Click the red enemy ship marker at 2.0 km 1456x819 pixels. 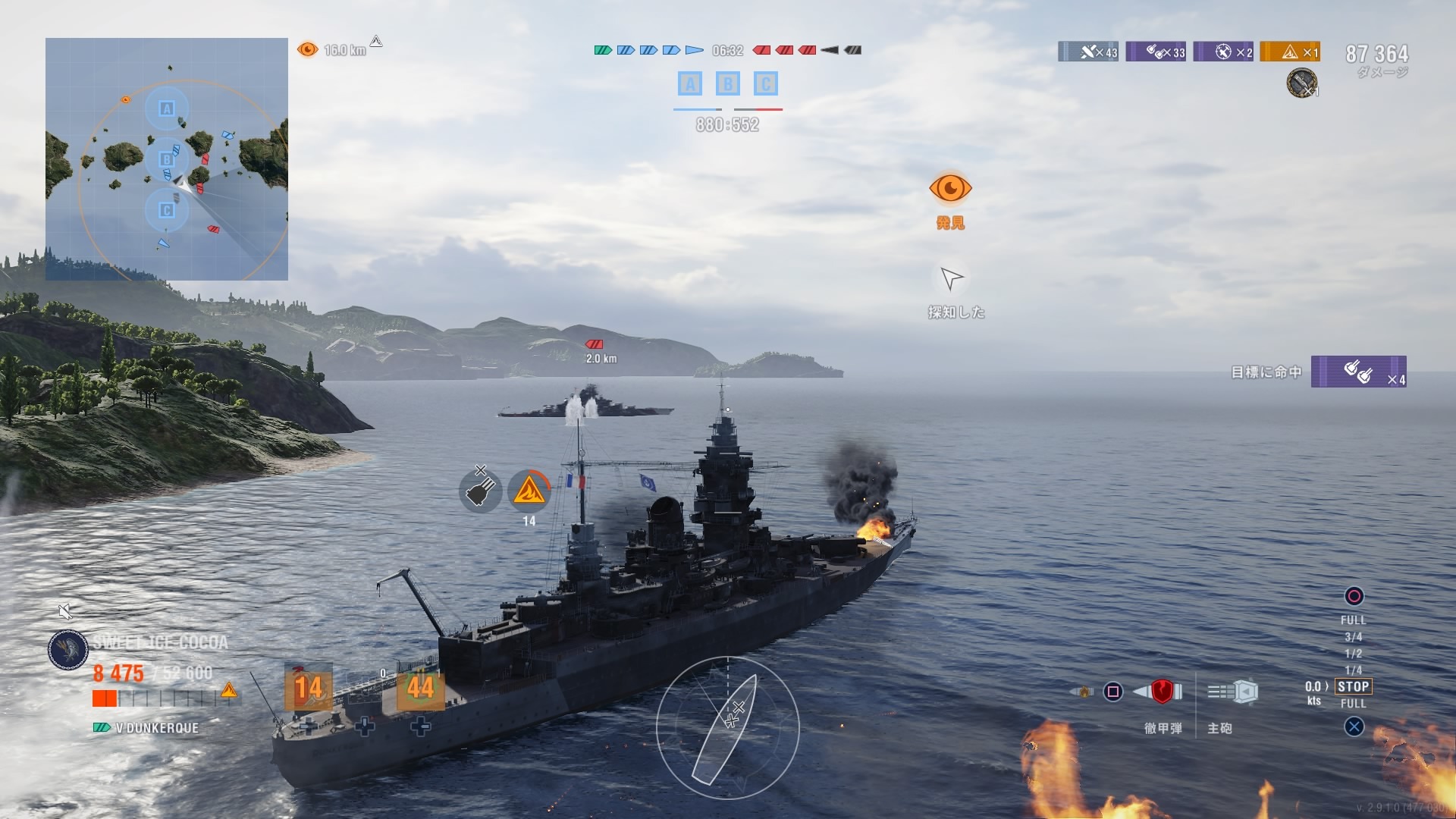pyautogui.click(x=595, y=344)
